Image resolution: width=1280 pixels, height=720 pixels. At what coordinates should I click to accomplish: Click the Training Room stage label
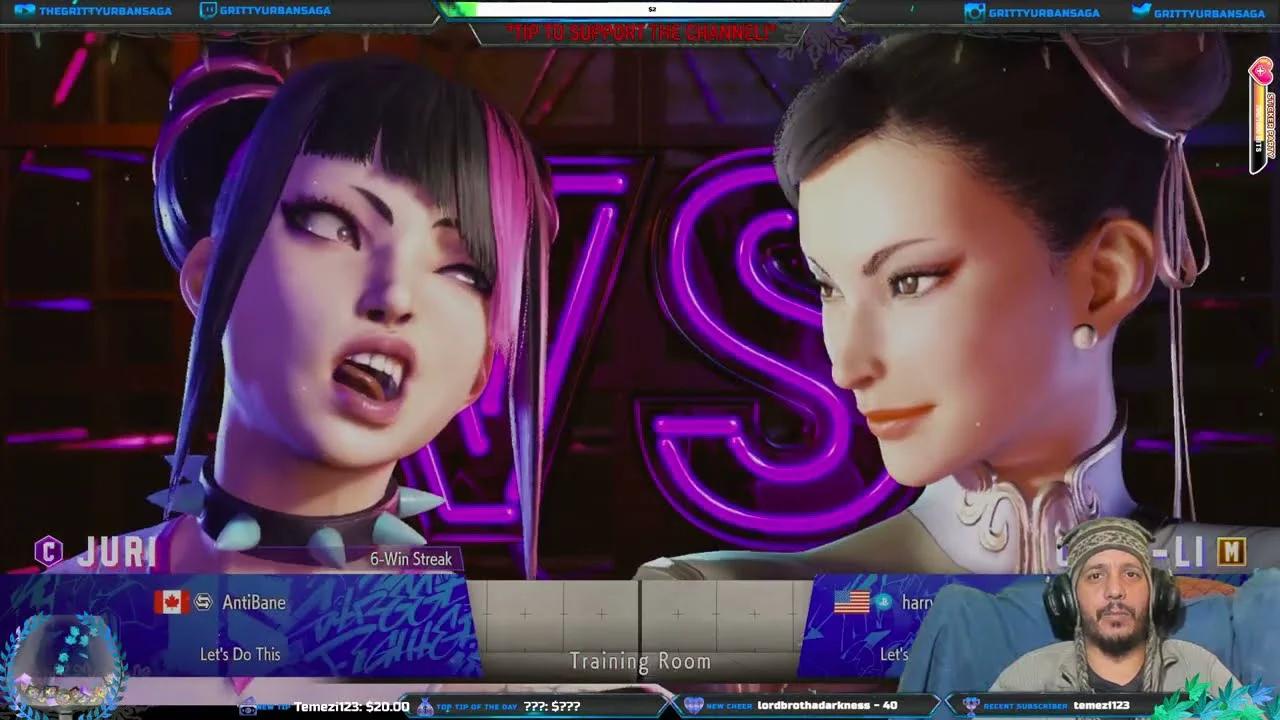click(x=639, y=661)
